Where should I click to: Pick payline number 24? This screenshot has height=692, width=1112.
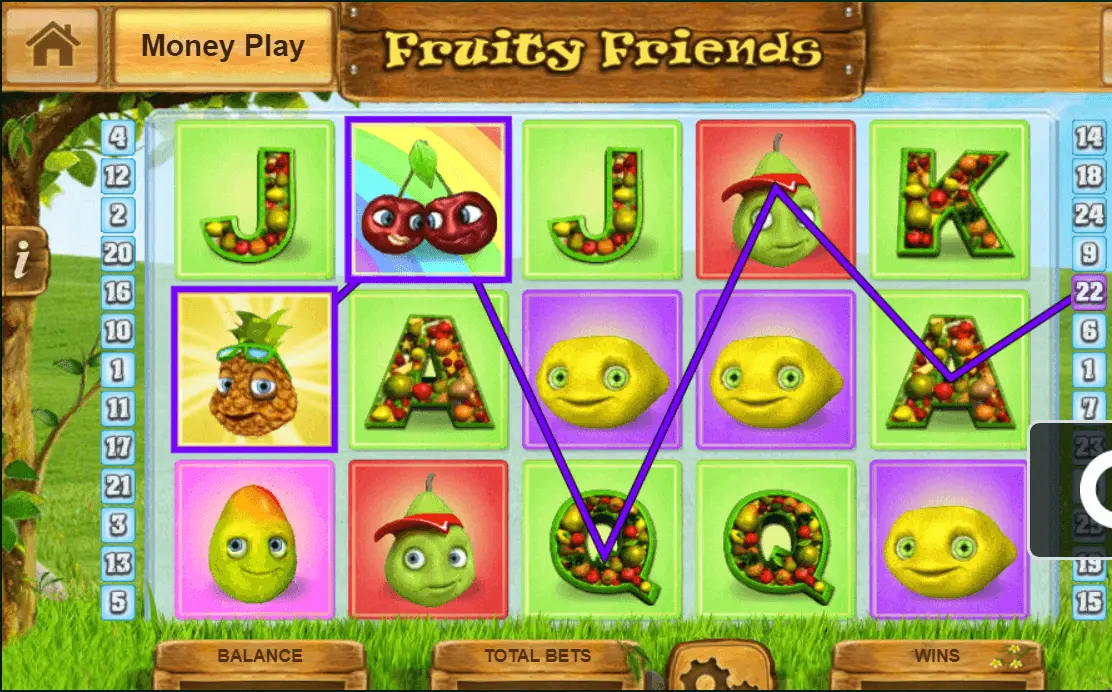coord(1089,215)
